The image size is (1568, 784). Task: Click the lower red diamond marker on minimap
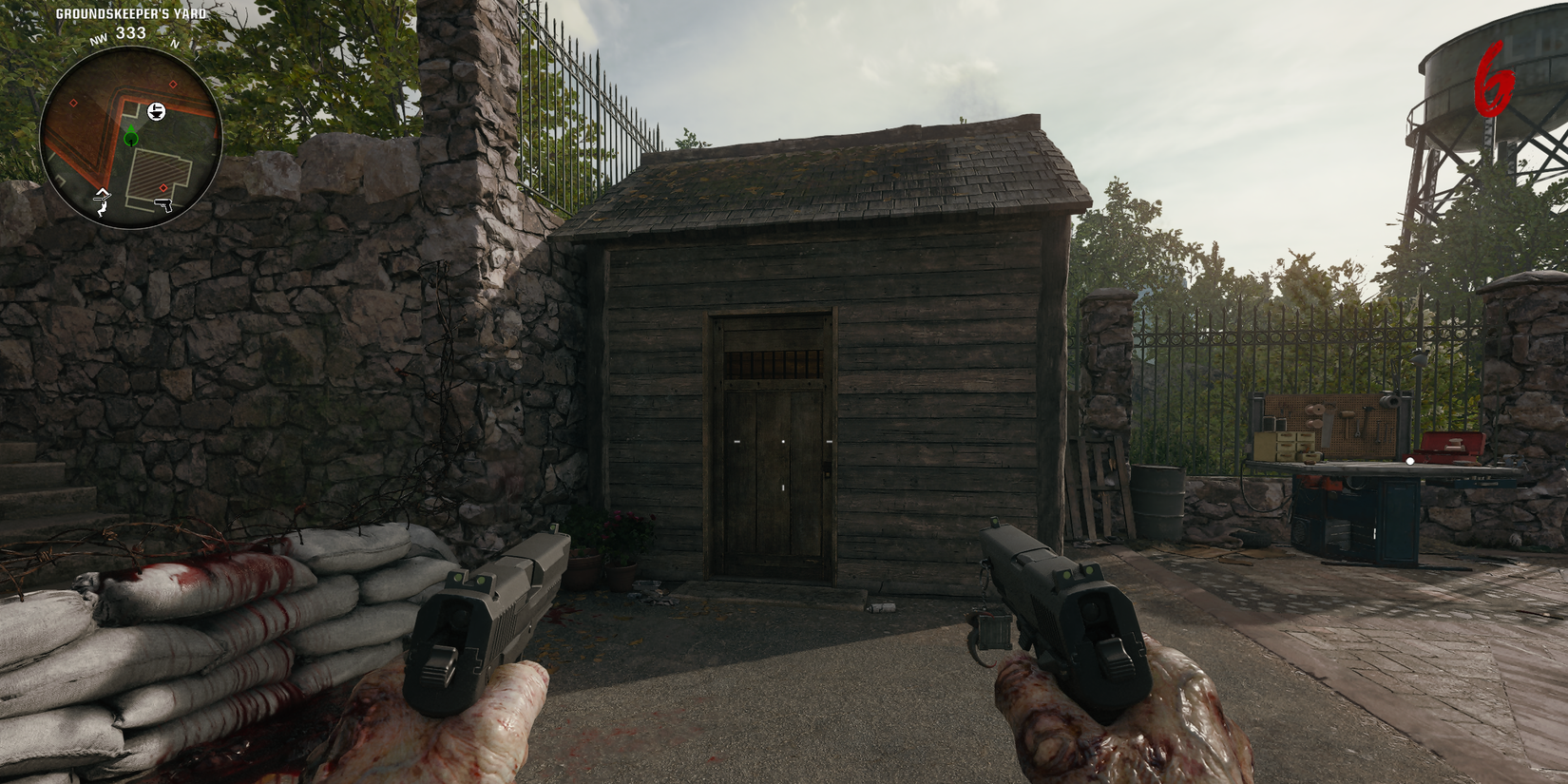[x=163, y=188]
